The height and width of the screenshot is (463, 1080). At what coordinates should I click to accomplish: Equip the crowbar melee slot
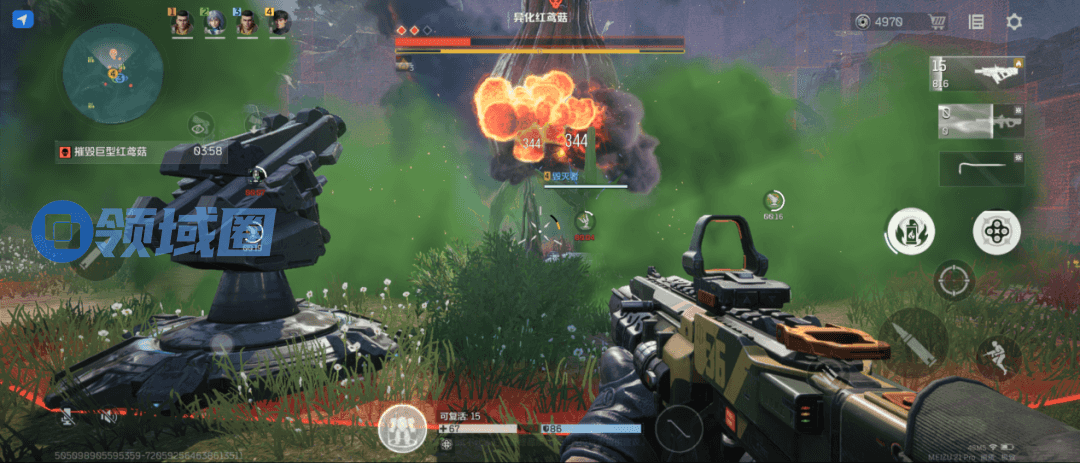pos(982,168)
